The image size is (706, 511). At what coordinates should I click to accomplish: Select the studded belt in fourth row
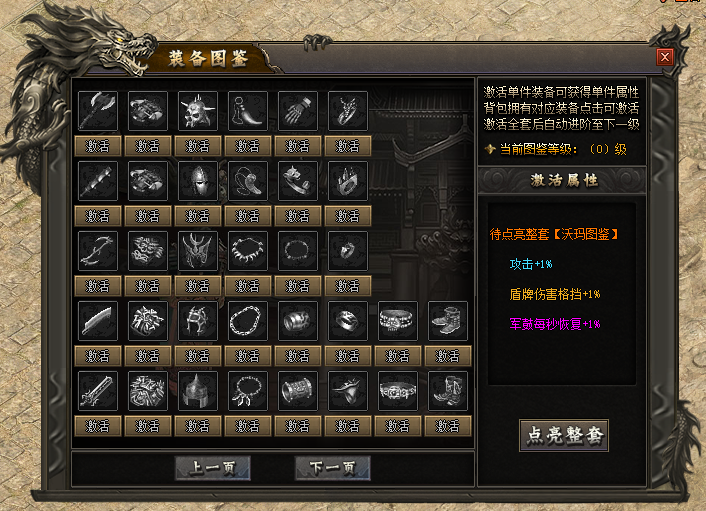(x=398, y=320)
